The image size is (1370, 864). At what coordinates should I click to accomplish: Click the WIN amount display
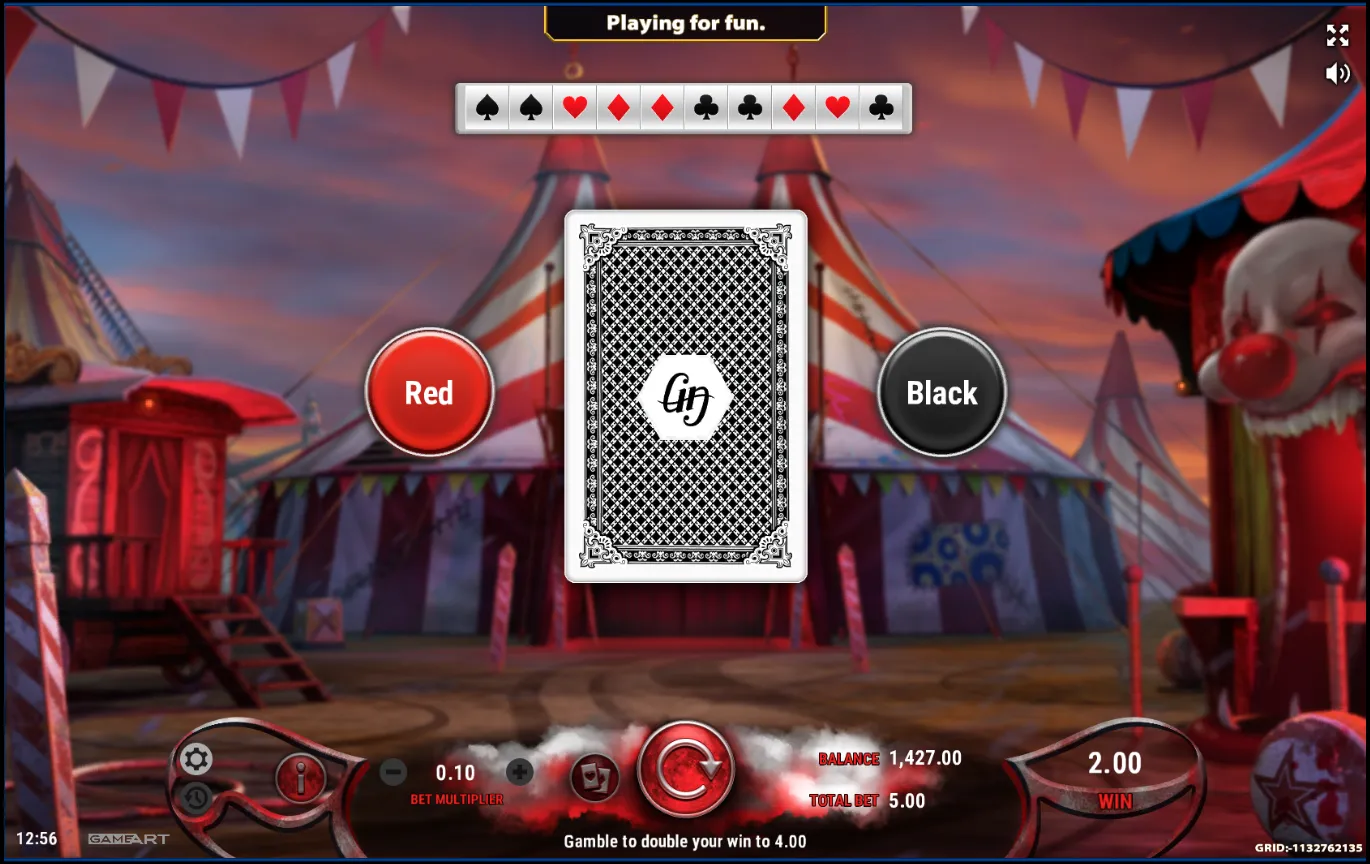(x=1114, y=764)
